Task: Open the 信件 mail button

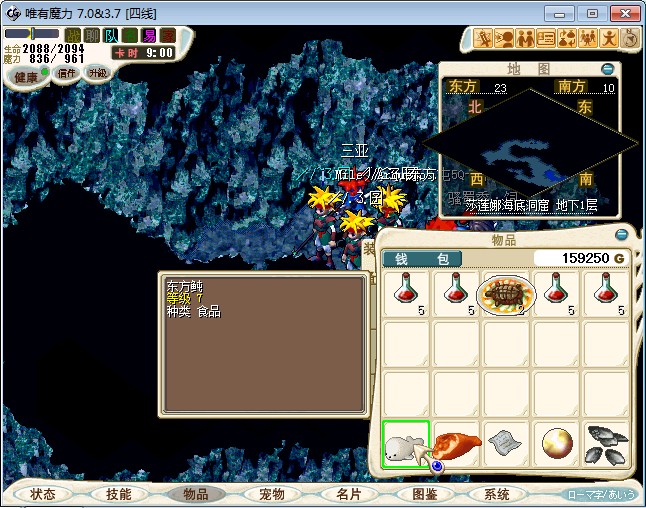Action: 67,73
